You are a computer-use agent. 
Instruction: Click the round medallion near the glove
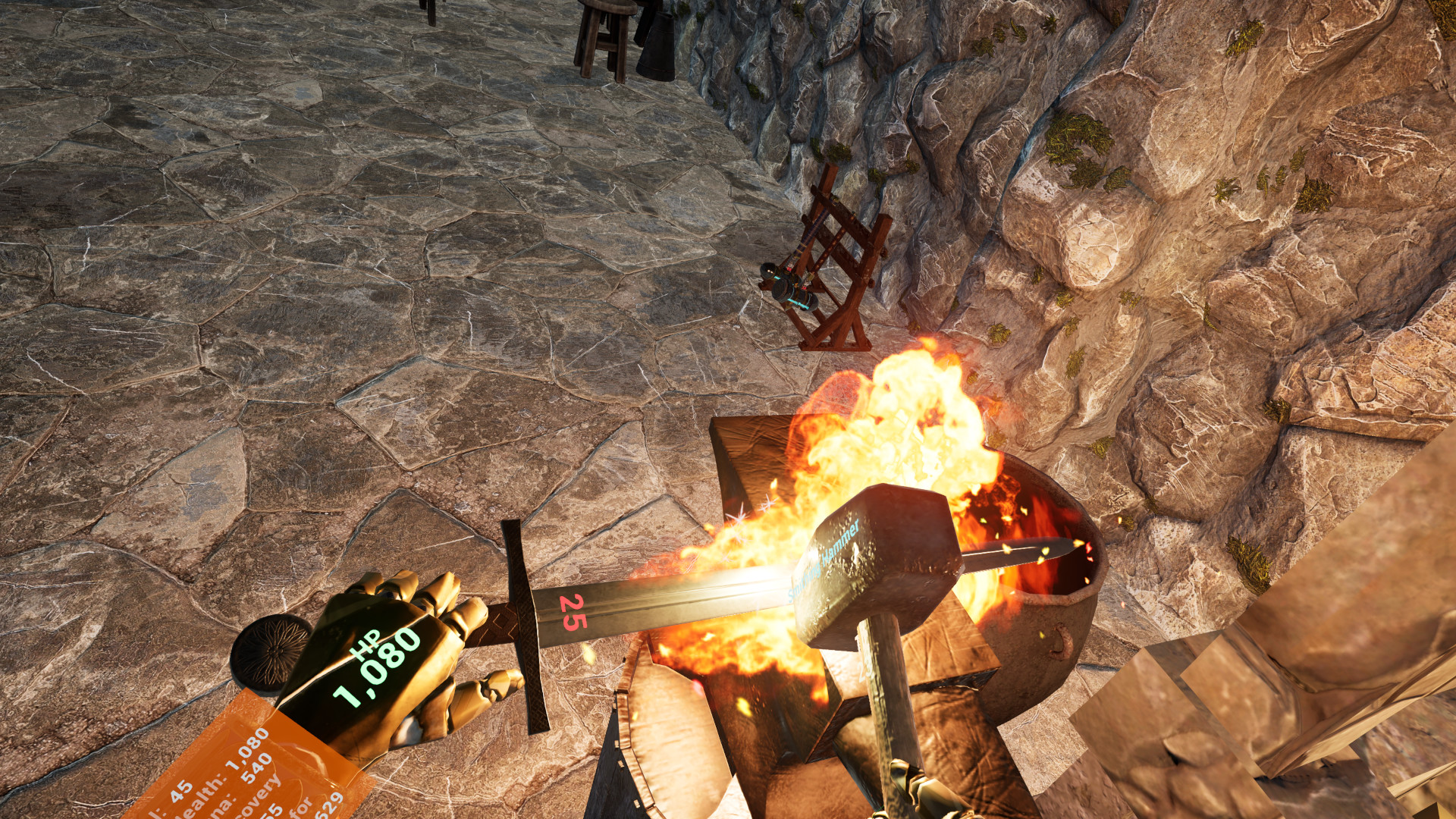click(273, 654)
